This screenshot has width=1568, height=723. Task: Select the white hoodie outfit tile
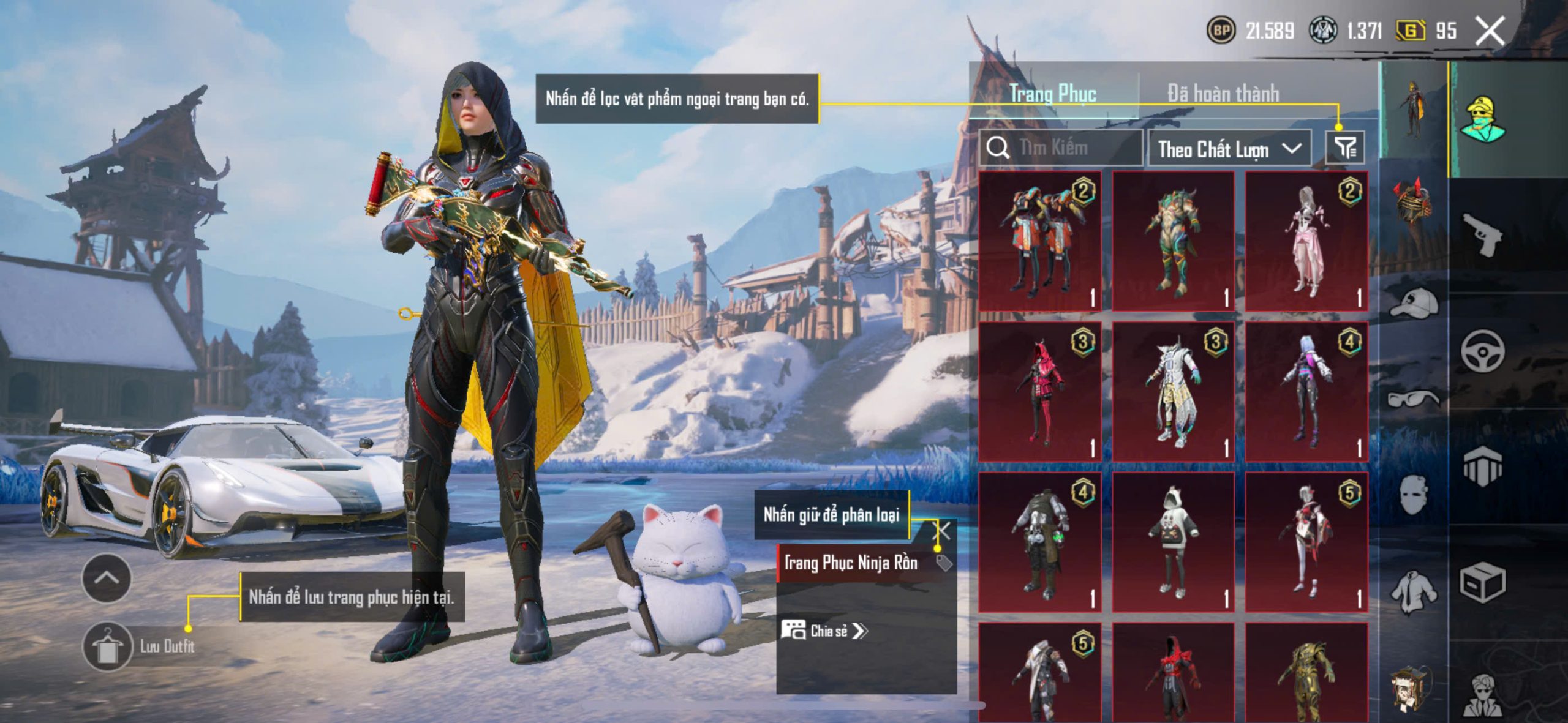[1172, 542]
